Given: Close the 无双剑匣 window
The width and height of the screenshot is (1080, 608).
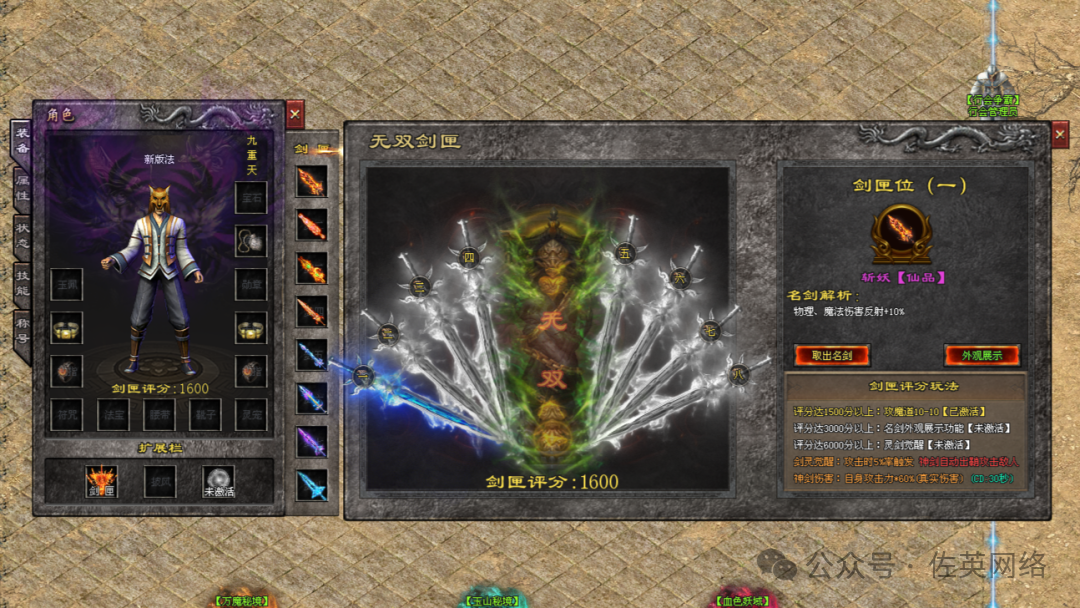Looking at the screenshot, I should (1060, 135).
